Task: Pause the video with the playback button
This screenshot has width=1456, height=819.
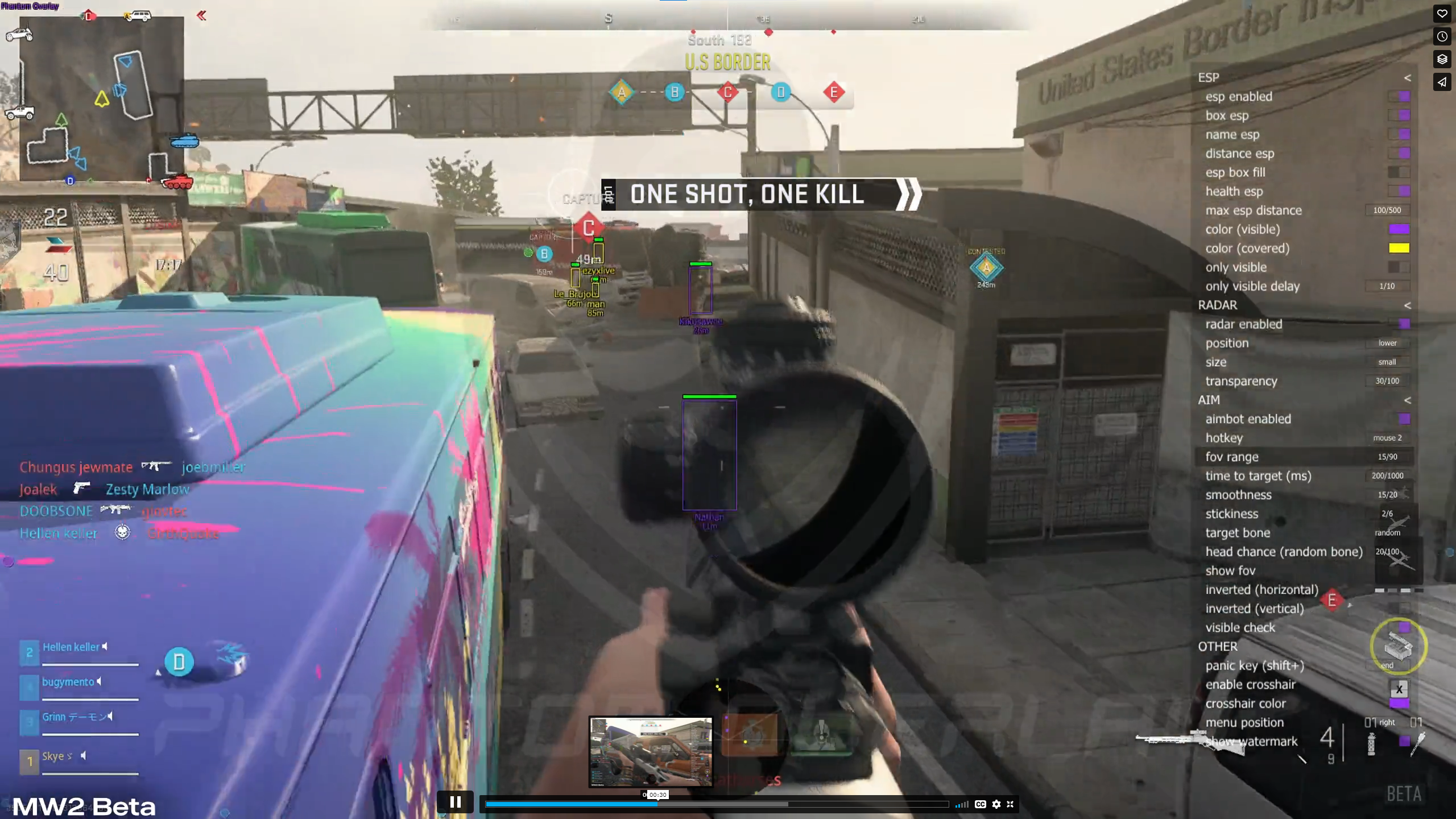Action: [456, 802]
